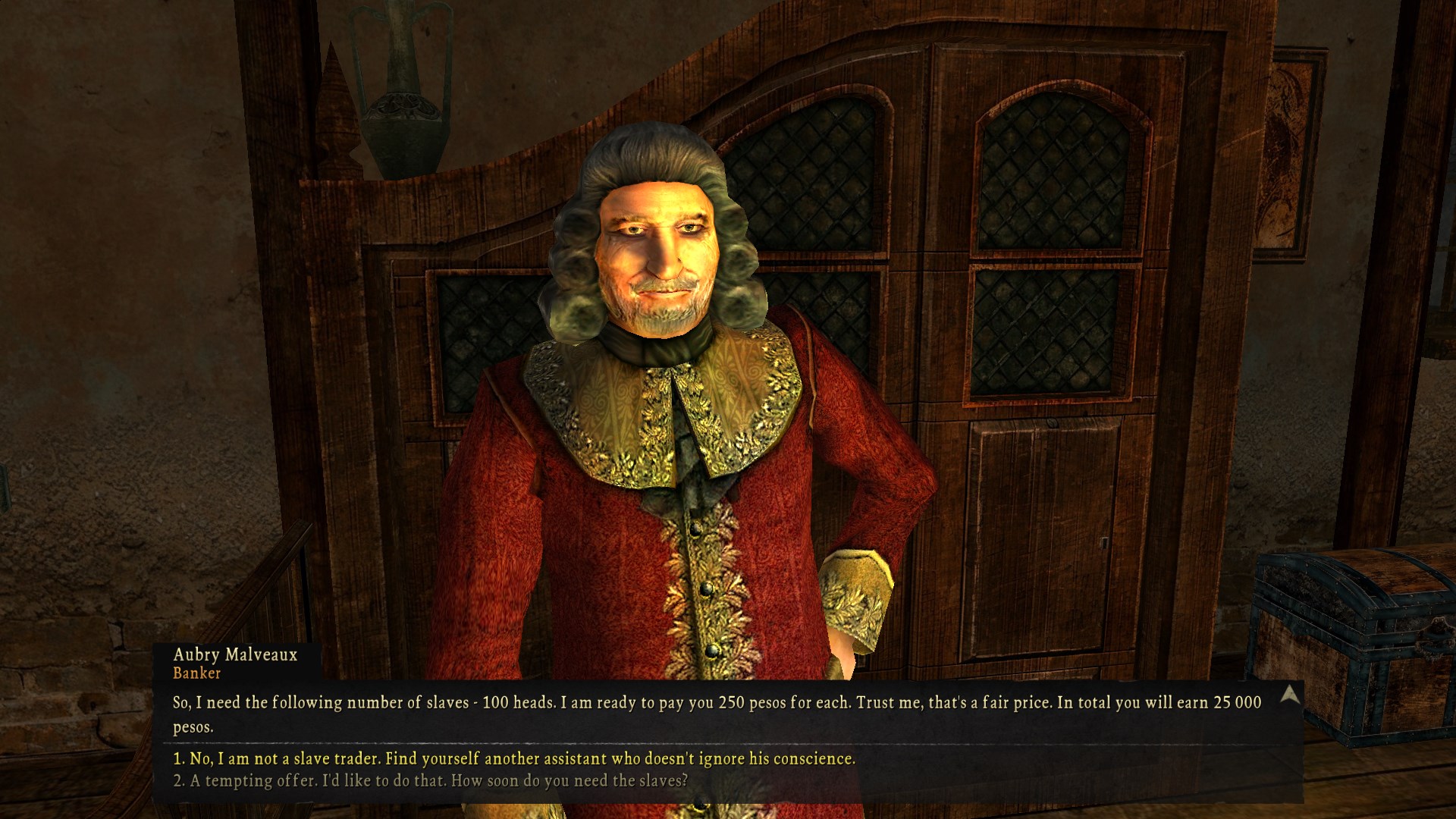1456x819 pixels.
Task: Click the arrow icon on the dialogue box
Action: 1290,695
